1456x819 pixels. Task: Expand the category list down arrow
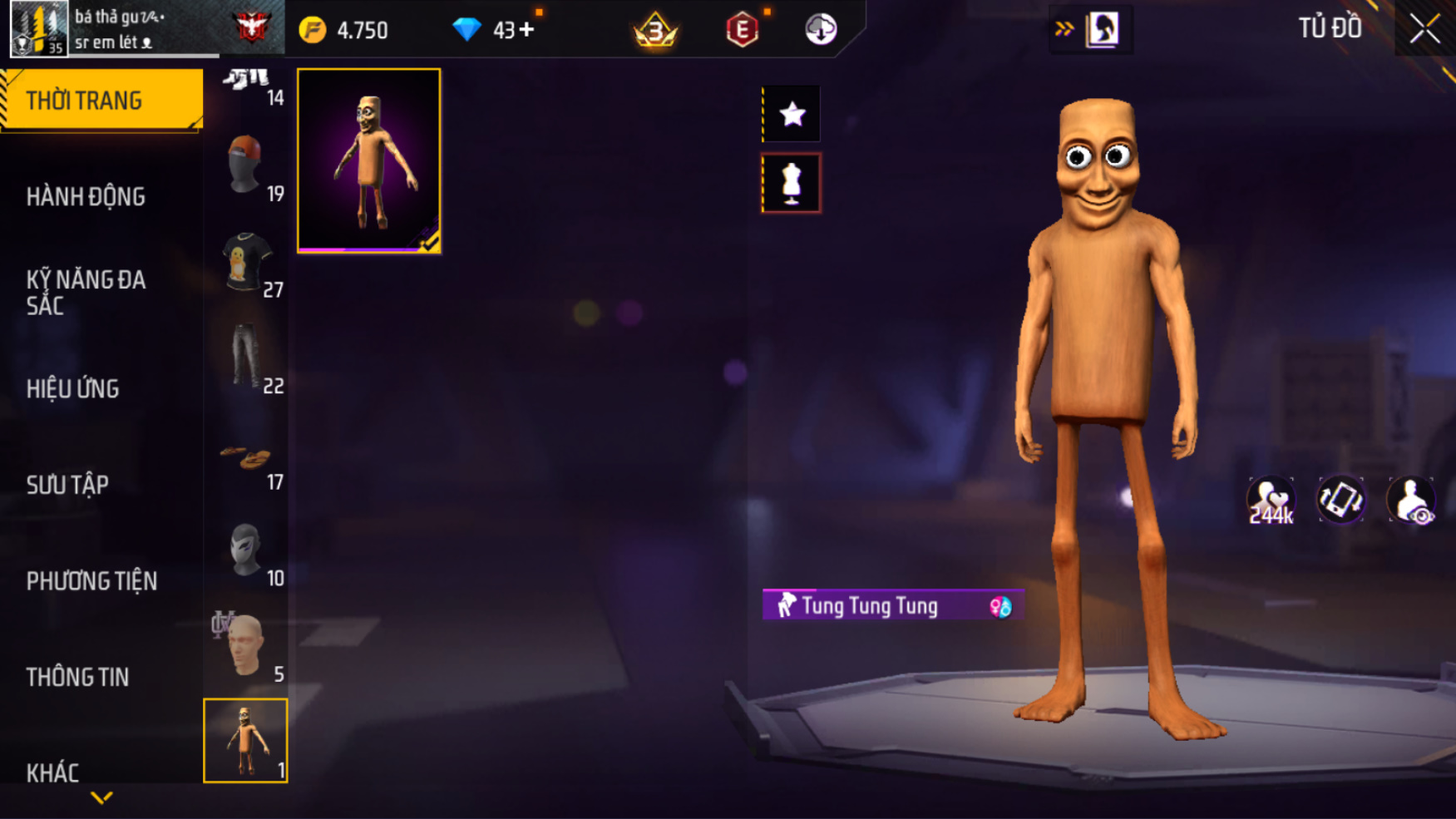(x=101, y=798)
